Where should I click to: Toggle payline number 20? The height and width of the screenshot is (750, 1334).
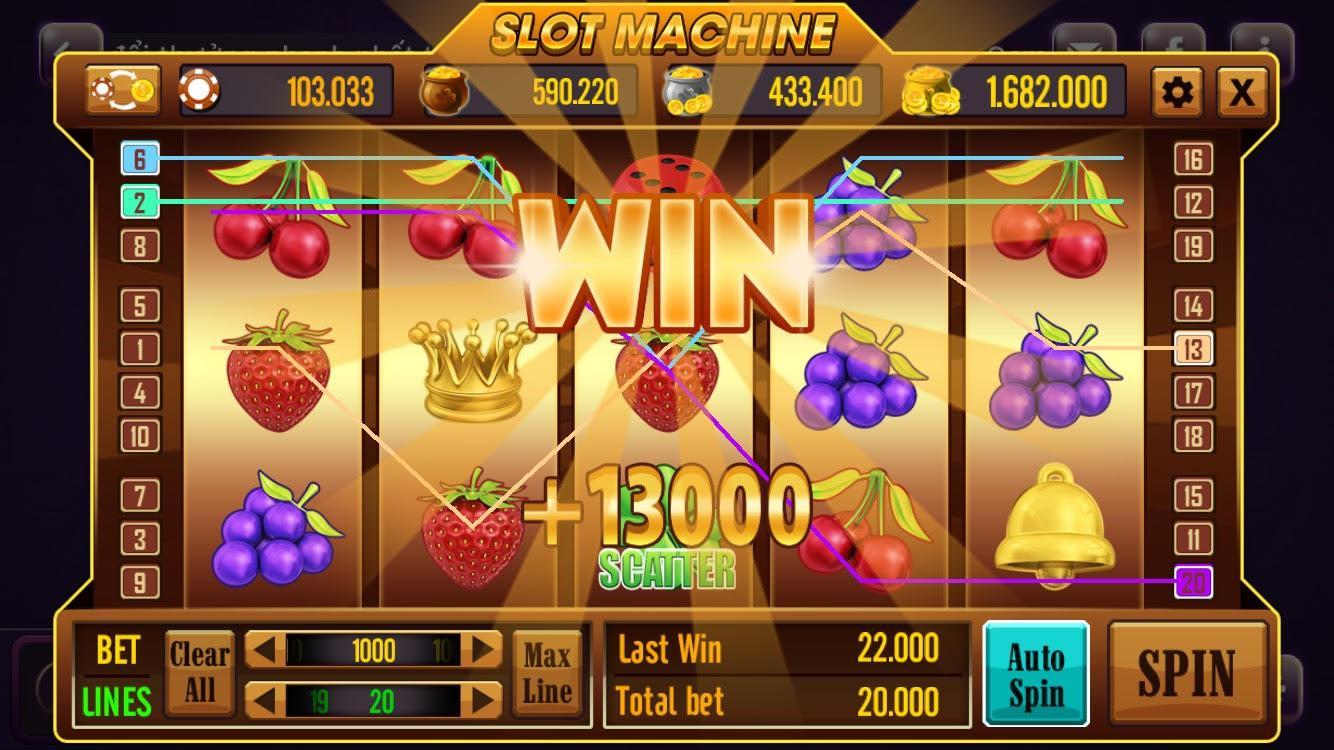coord(1194,580)
